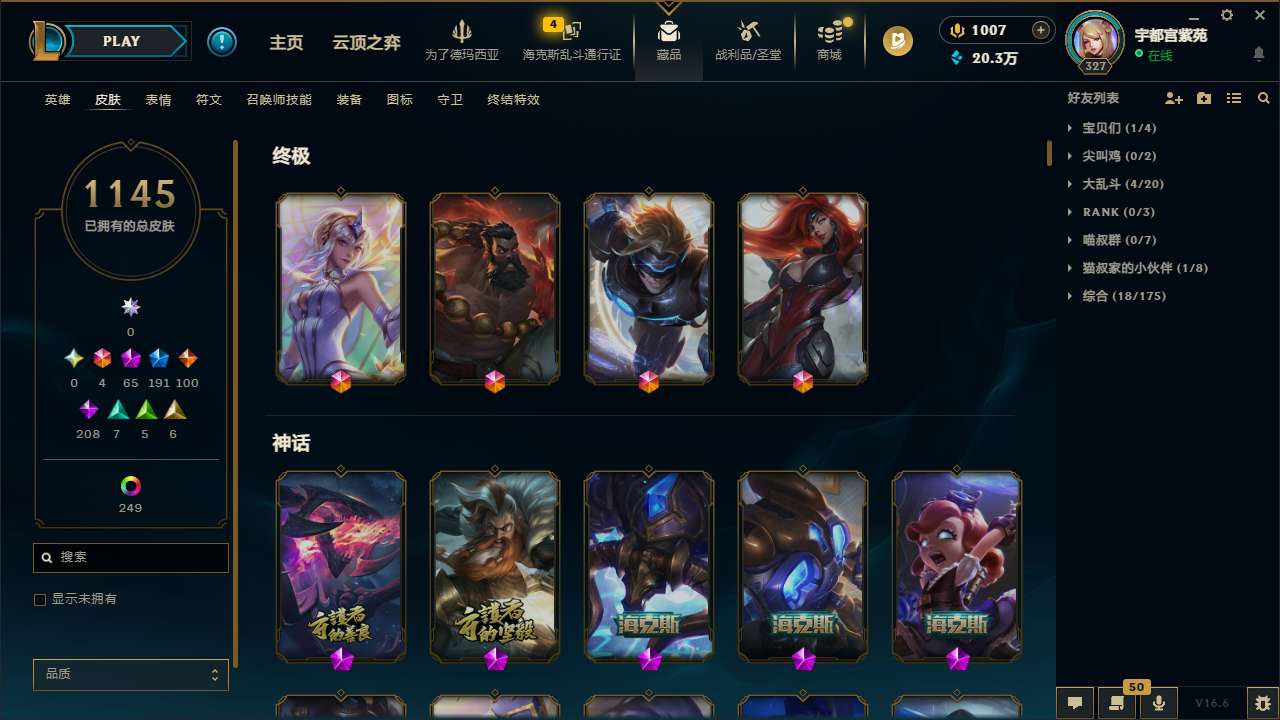Open the 海克斯乱斗通行证 pass

pyautogui.click(x=572, y=42)
